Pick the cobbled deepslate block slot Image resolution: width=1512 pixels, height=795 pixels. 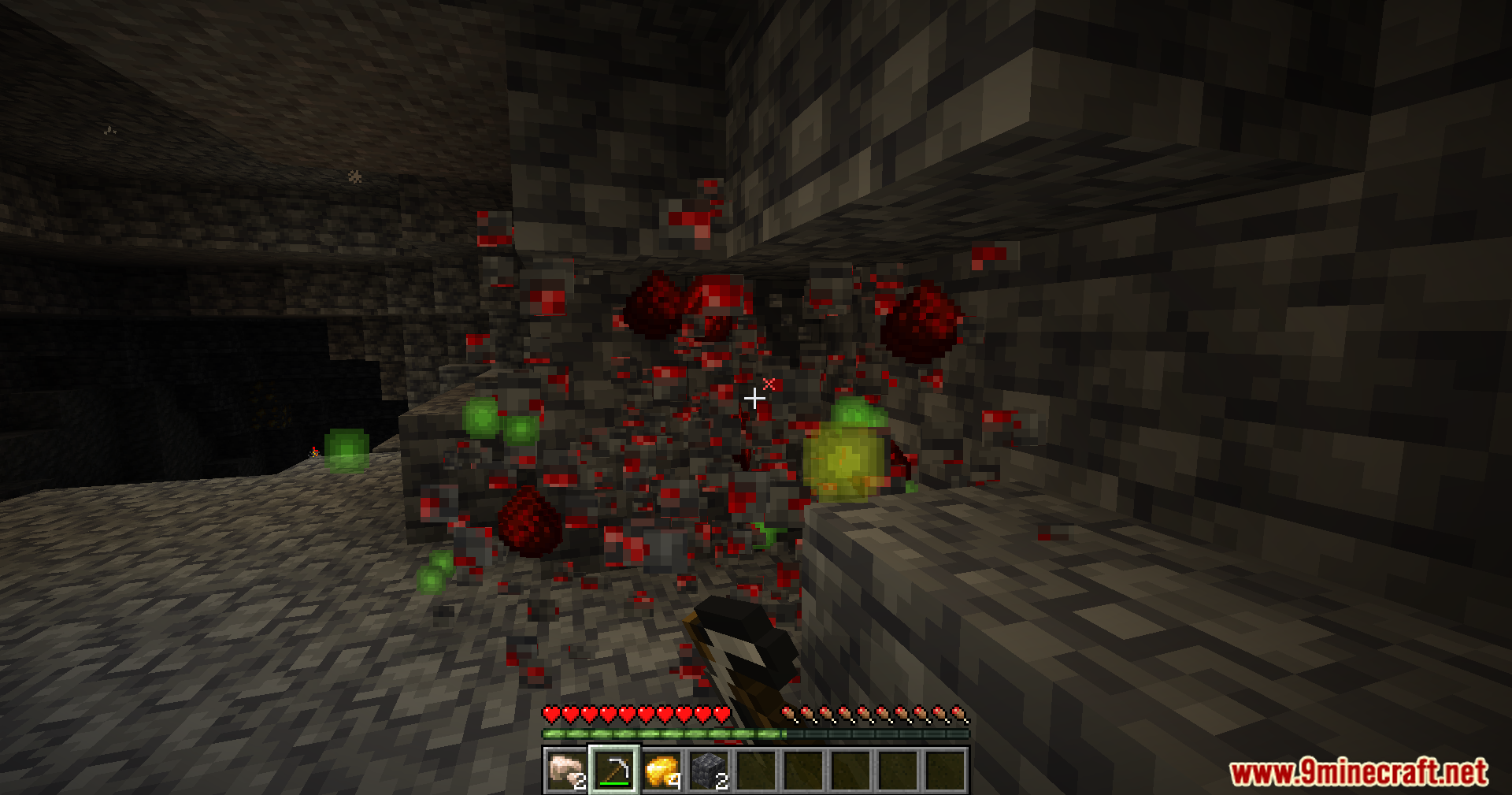point(709,770)
